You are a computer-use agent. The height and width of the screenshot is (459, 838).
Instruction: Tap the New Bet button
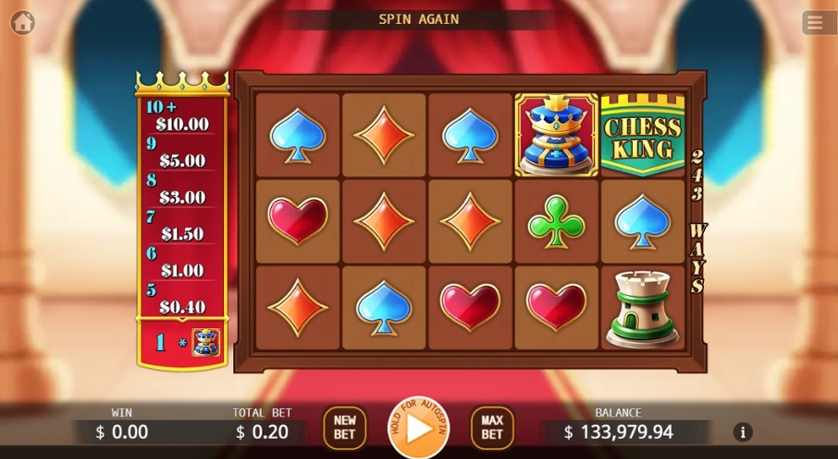click(344, 428)
